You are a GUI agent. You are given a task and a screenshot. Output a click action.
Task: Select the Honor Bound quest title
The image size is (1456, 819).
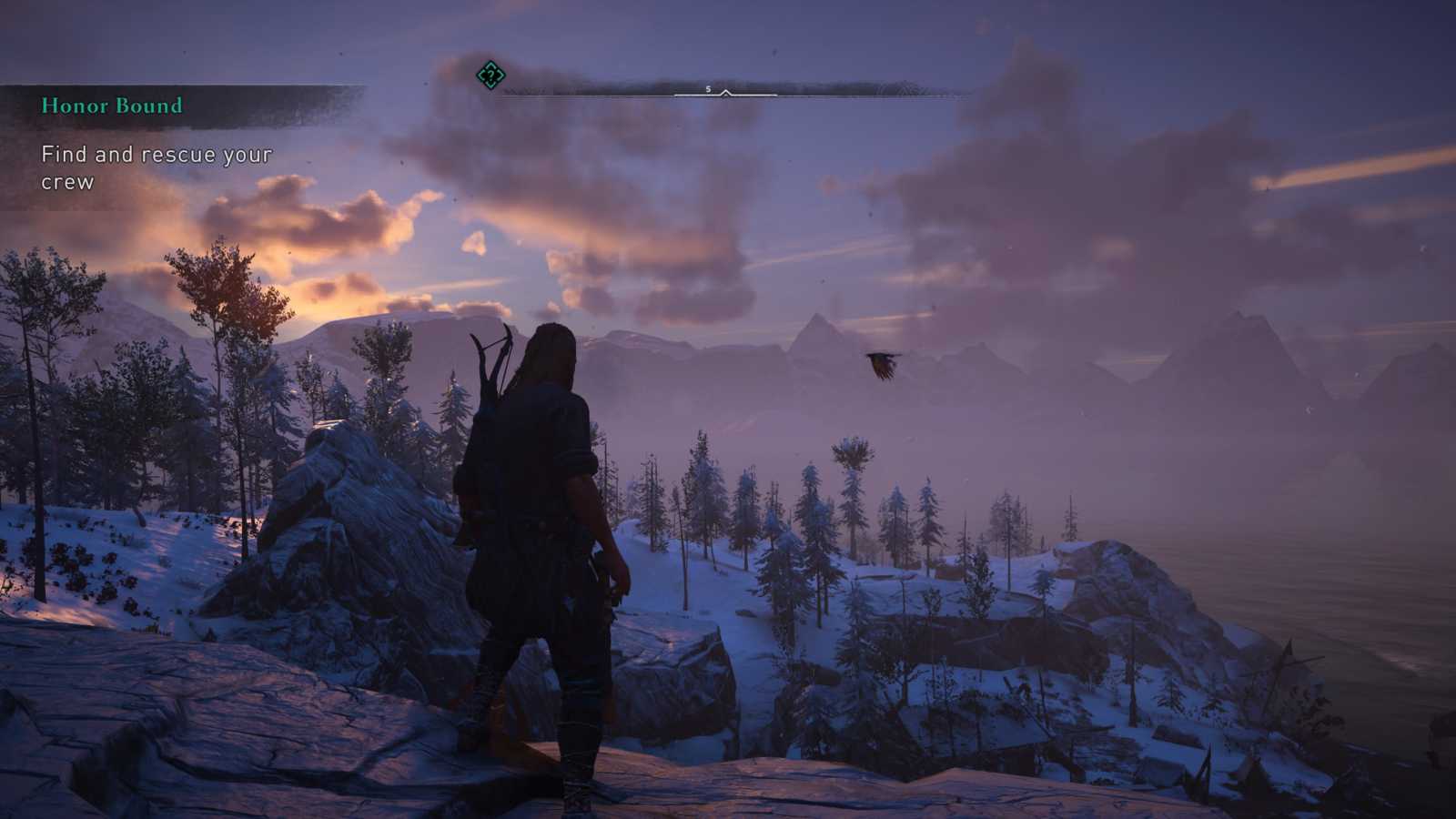[x=111, y=106]
